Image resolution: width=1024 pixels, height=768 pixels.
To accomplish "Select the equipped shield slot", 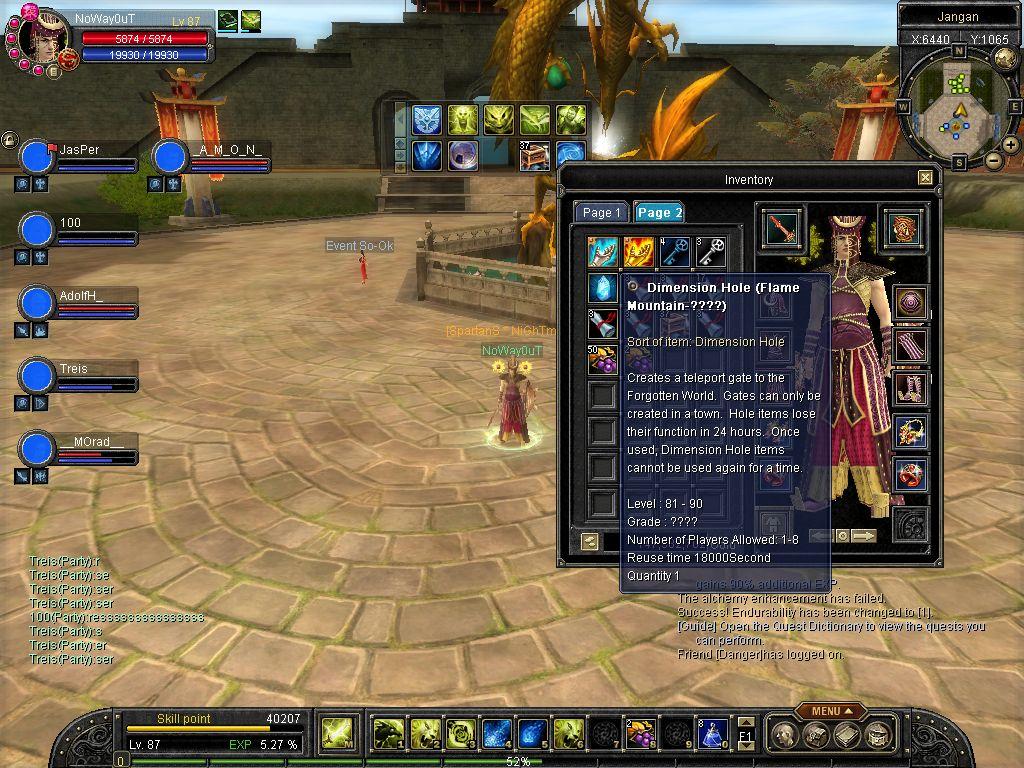I will pyautogui.click(x=903, y=227).
